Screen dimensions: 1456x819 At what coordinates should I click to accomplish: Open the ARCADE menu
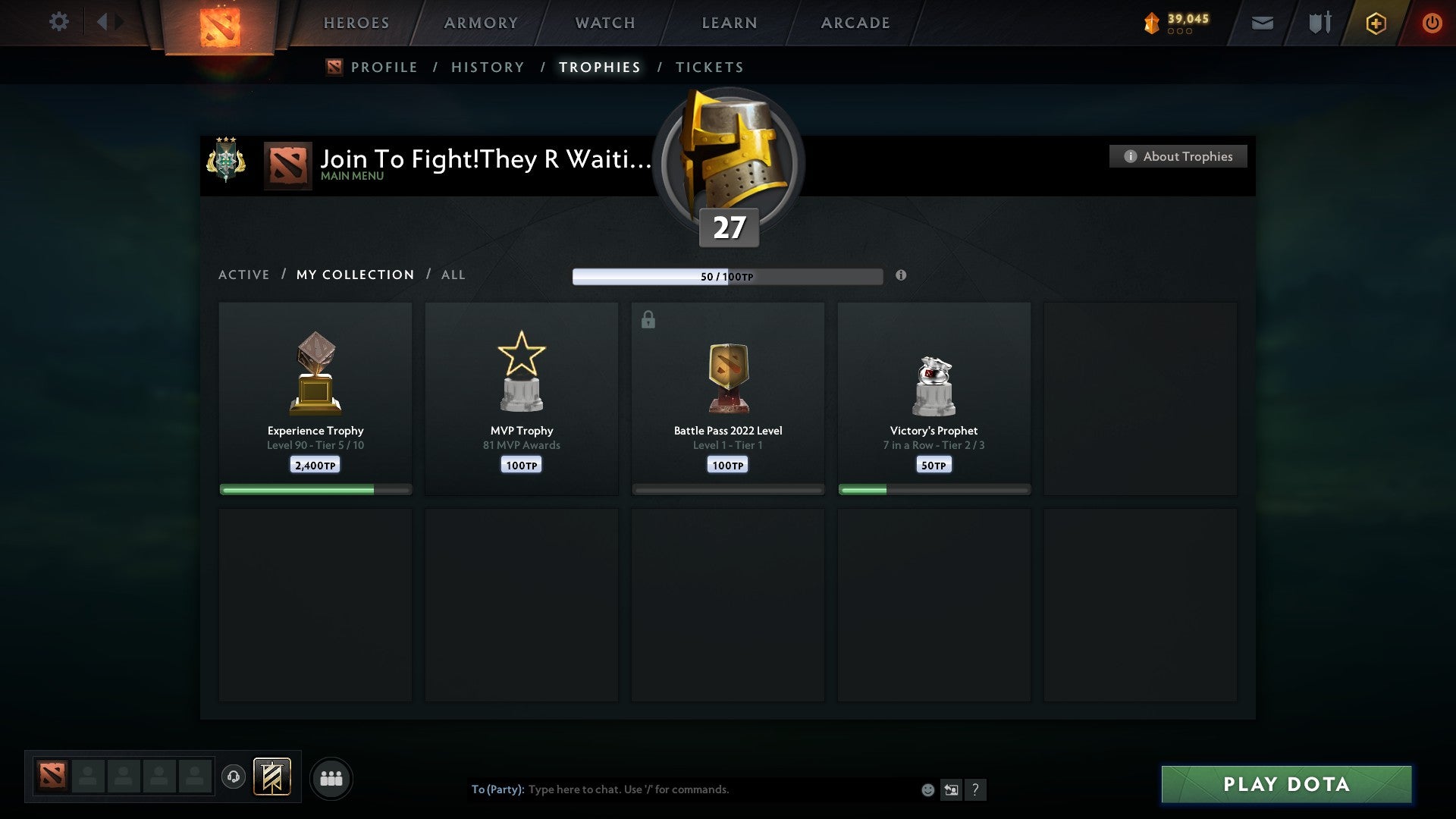click(855, 23)
